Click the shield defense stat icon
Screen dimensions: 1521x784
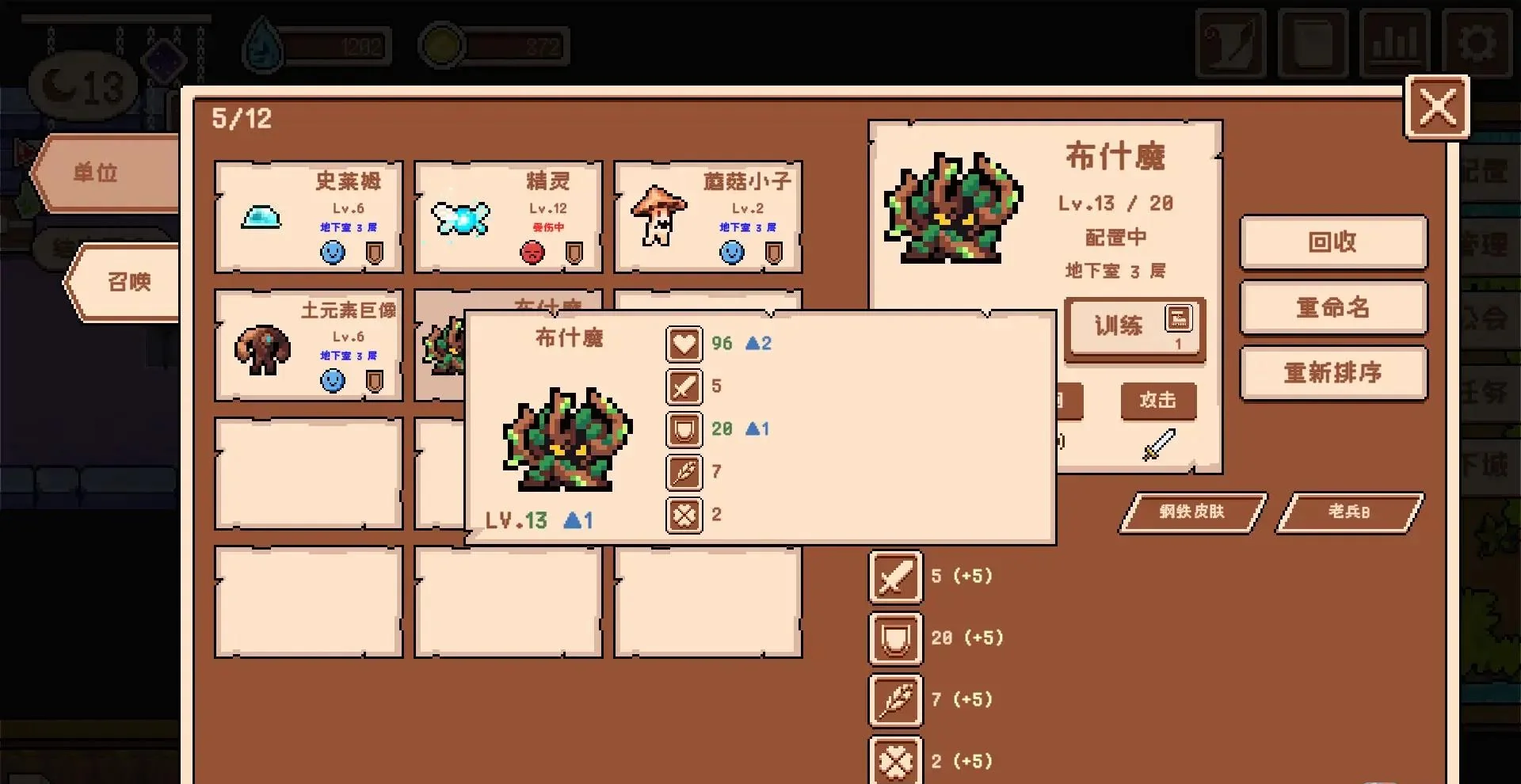coord(684,429)
